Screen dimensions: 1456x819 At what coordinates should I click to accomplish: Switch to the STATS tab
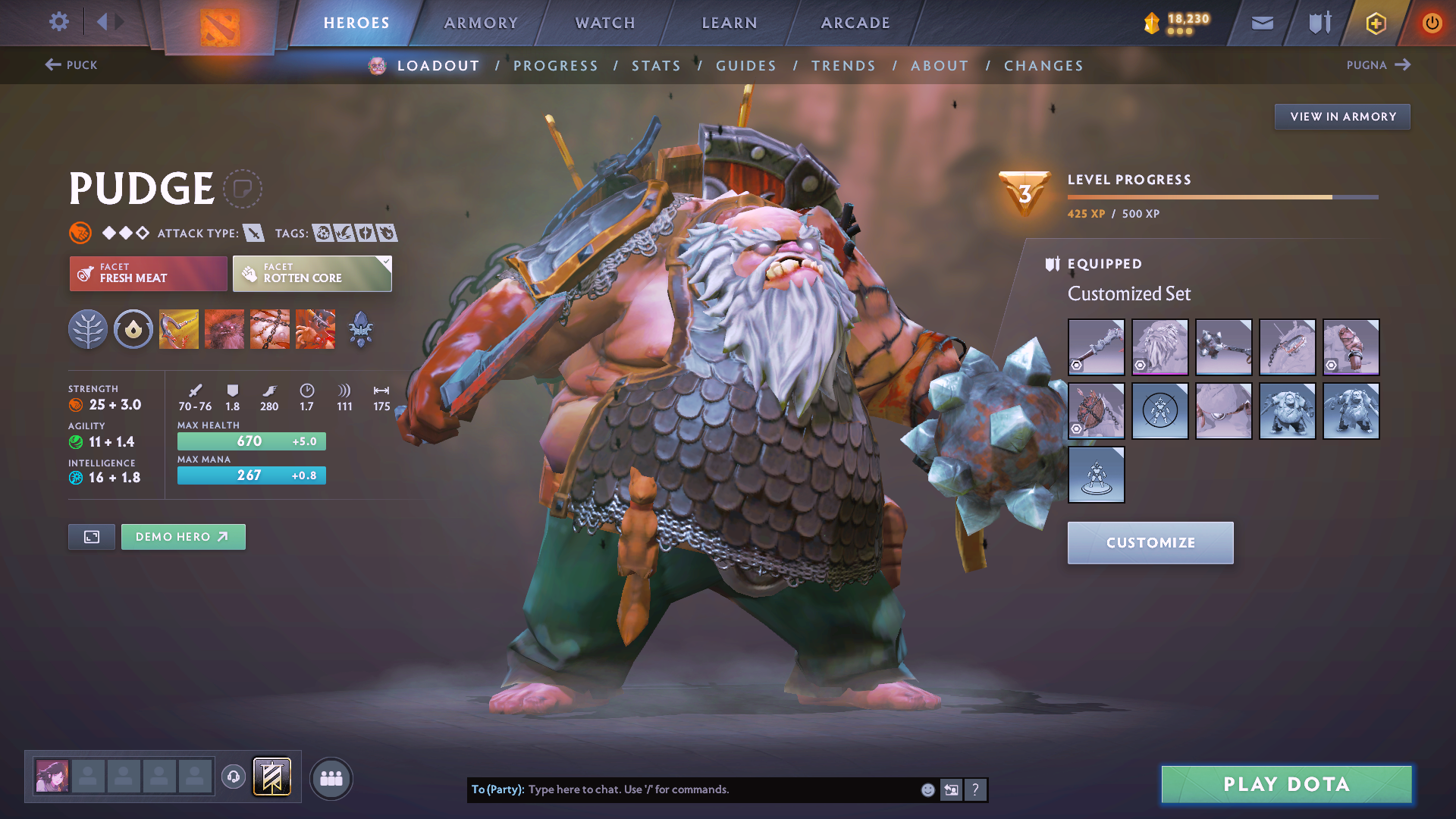656,65
